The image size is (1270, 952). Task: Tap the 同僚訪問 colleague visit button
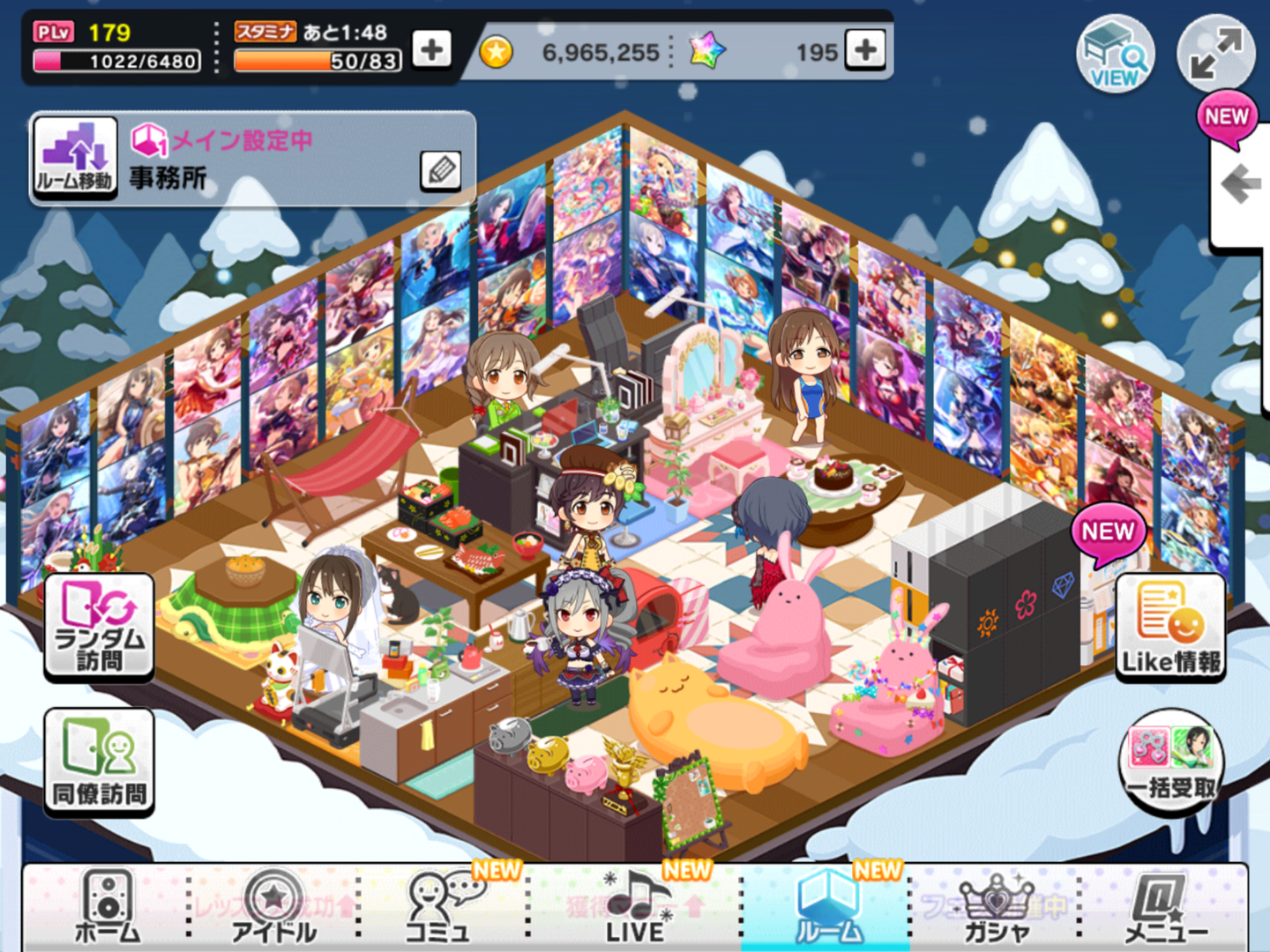click(99, 762)
